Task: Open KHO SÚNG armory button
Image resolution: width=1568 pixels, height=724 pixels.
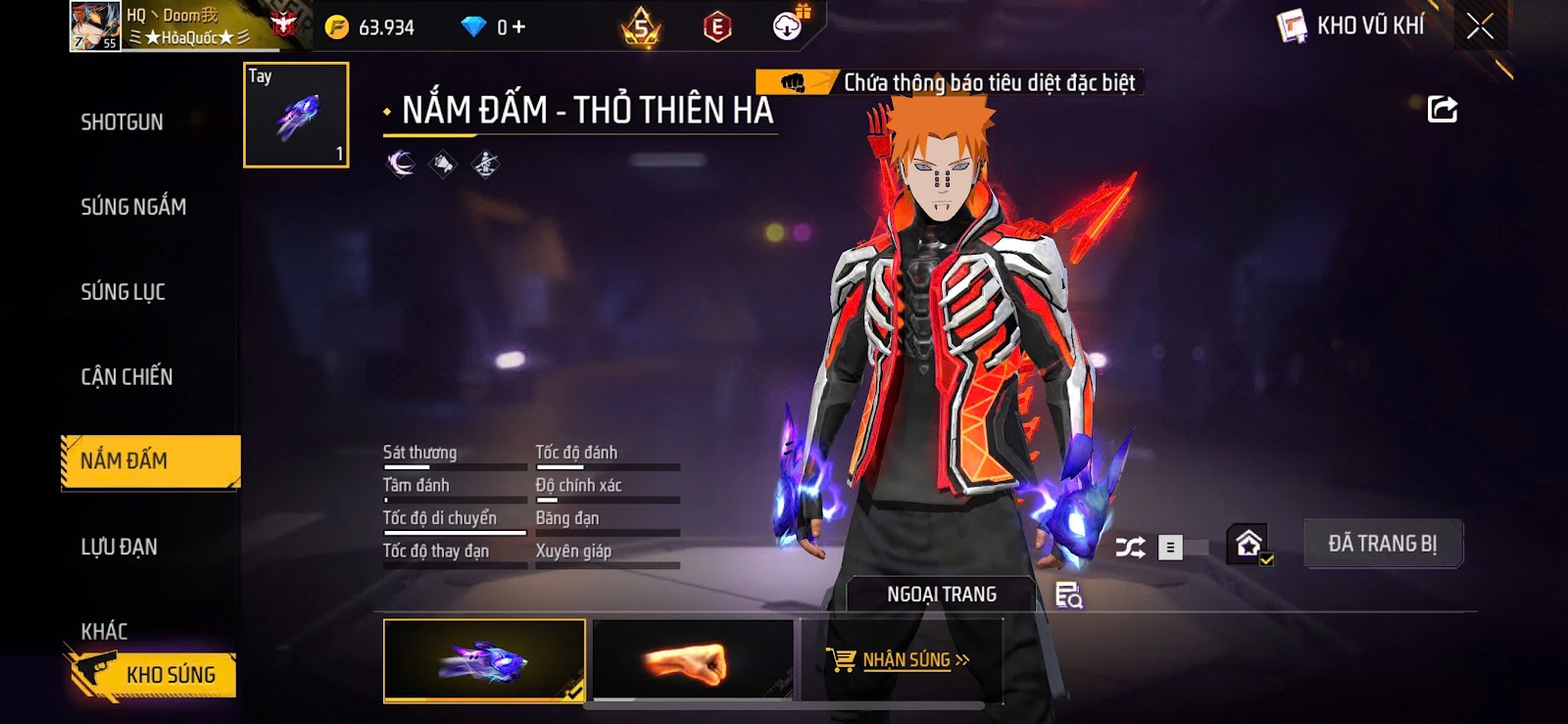Action: pyautogui.click(x=155, y=675)
